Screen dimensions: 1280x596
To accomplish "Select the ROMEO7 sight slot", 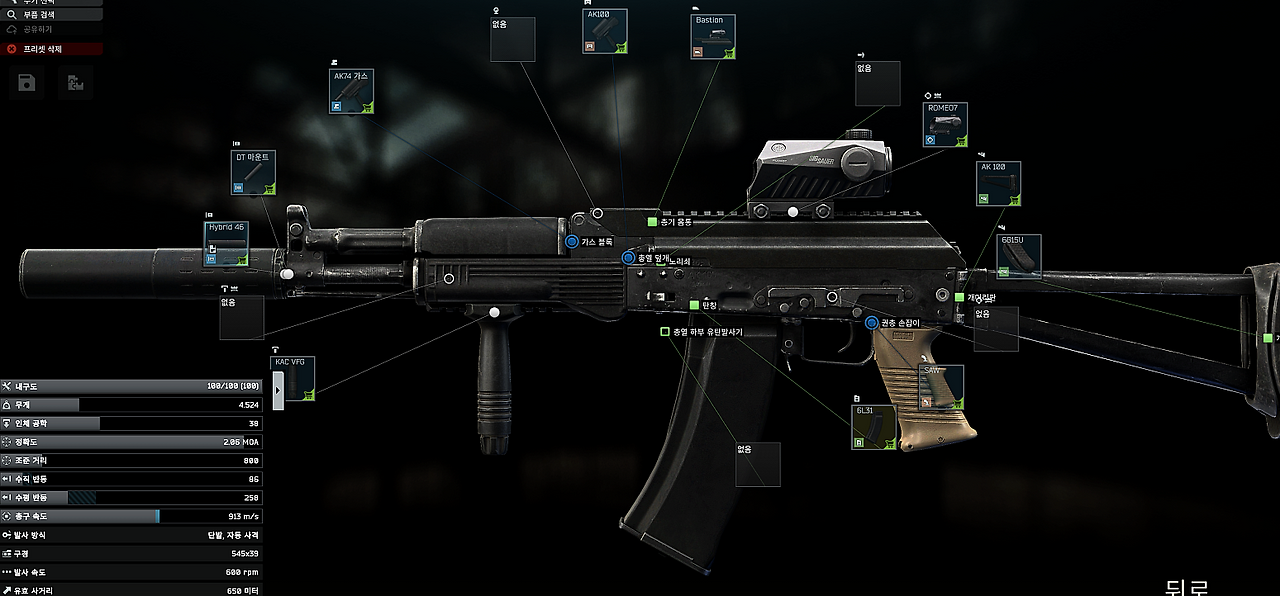I will pyautogui.click(x=945, y=125).
